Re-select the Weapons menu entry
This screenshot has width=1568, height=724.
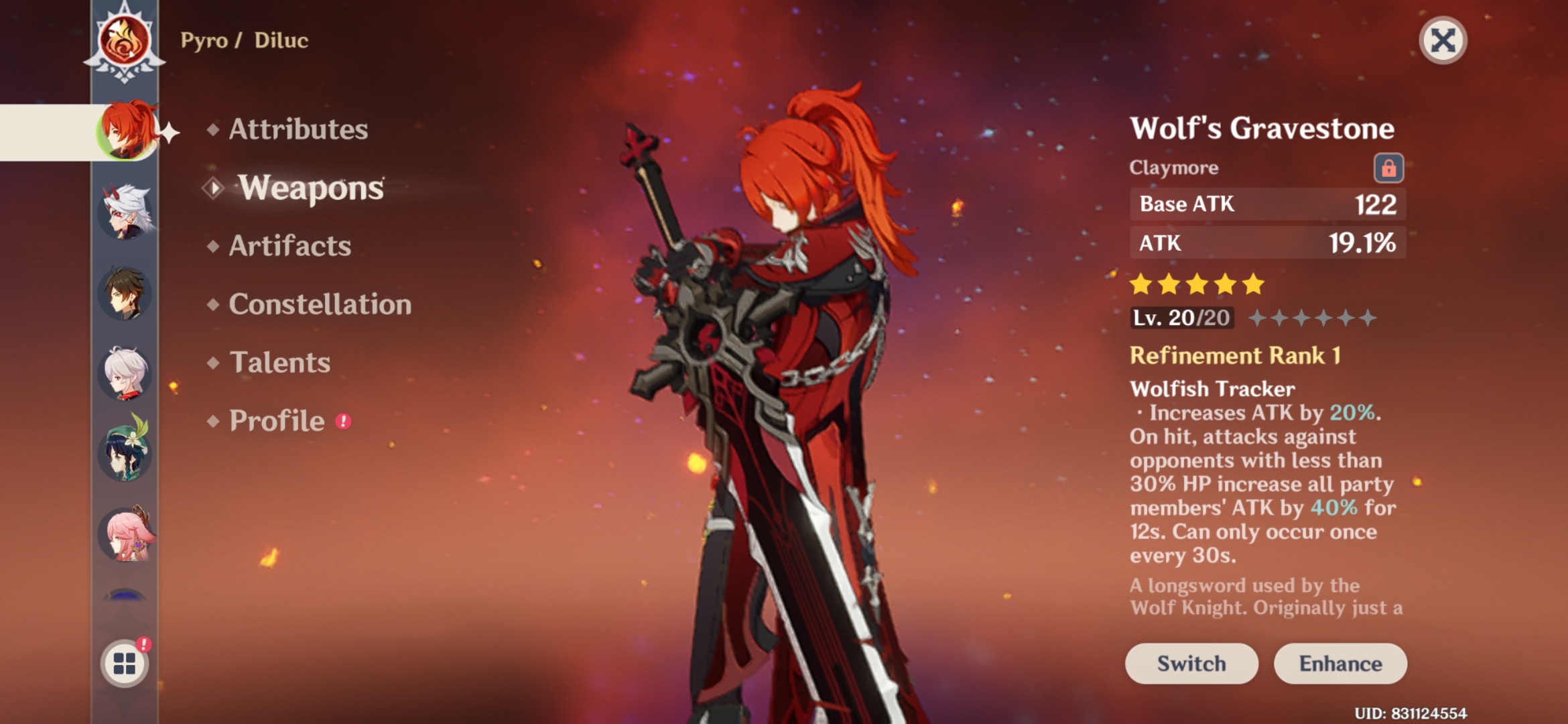click(x=311, y=189)
